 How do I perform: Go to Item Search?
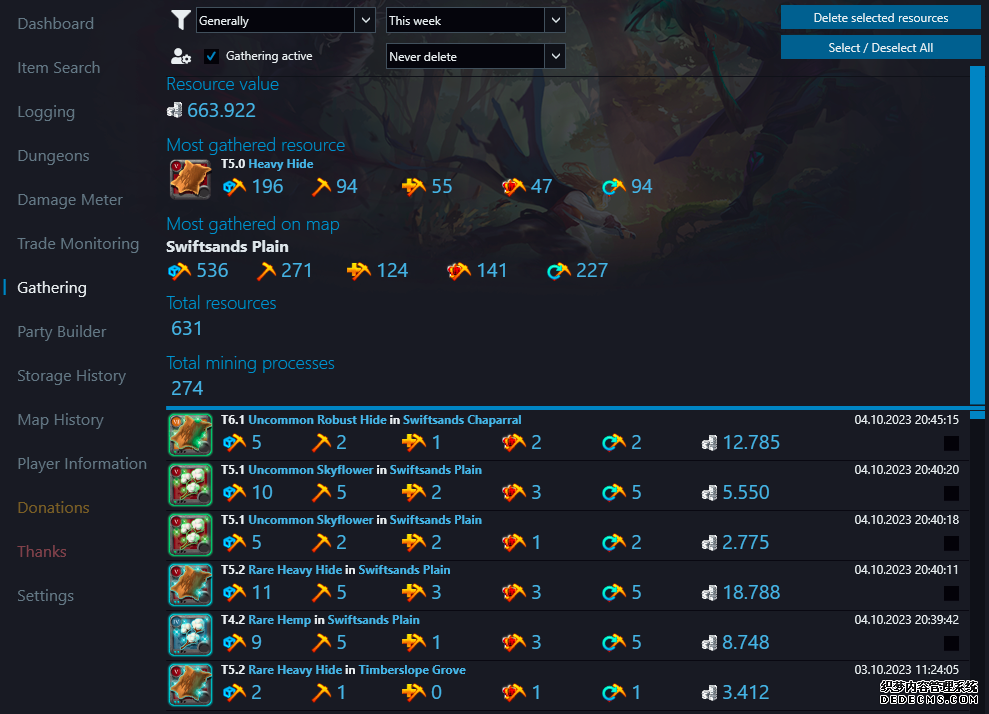pyautogui.click(x=58, y=68)
